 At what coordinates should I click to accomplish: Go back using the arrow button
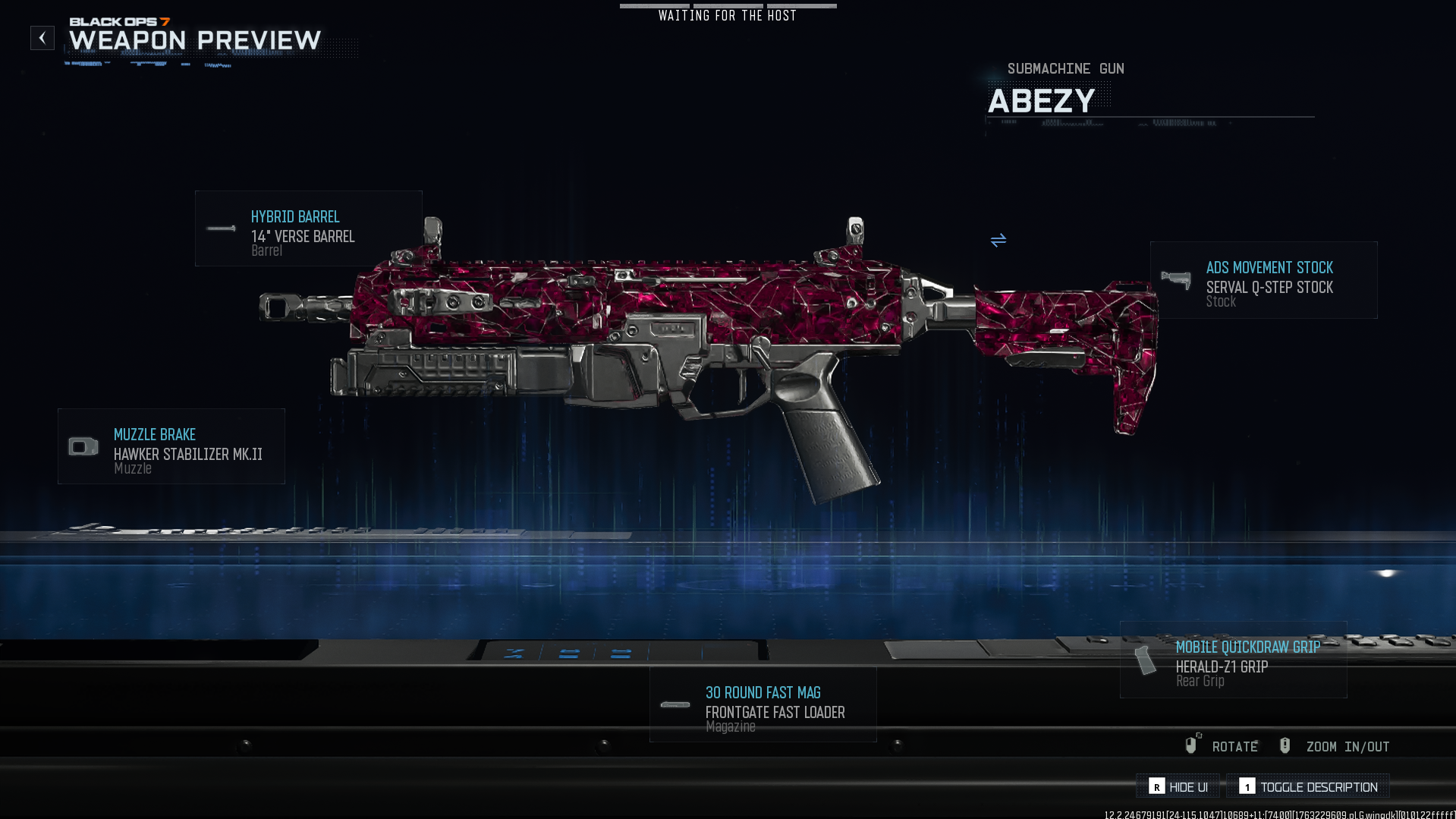click(x=42, y=38)
